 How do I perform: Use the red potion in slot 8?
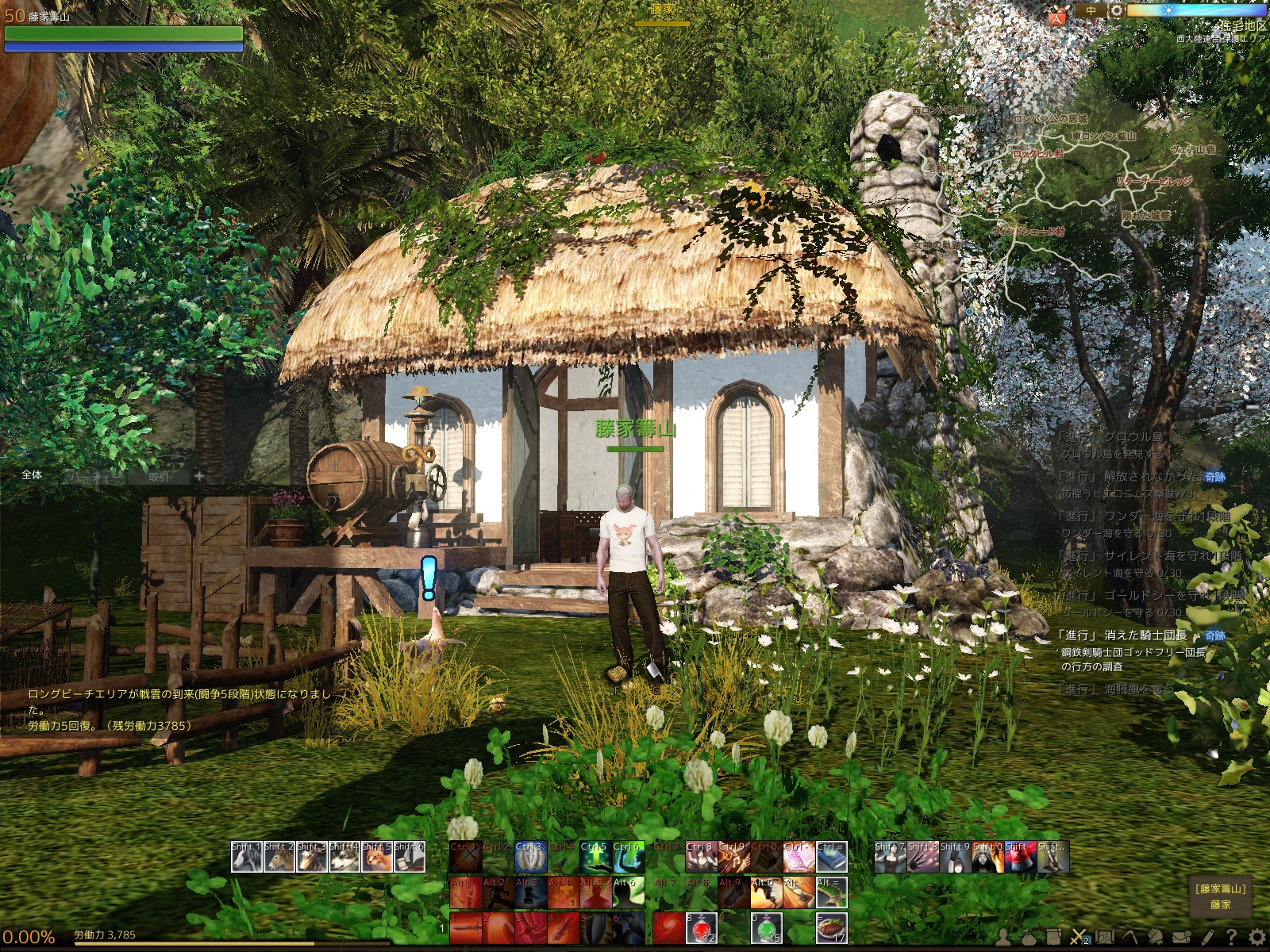(x=701, y=928)
